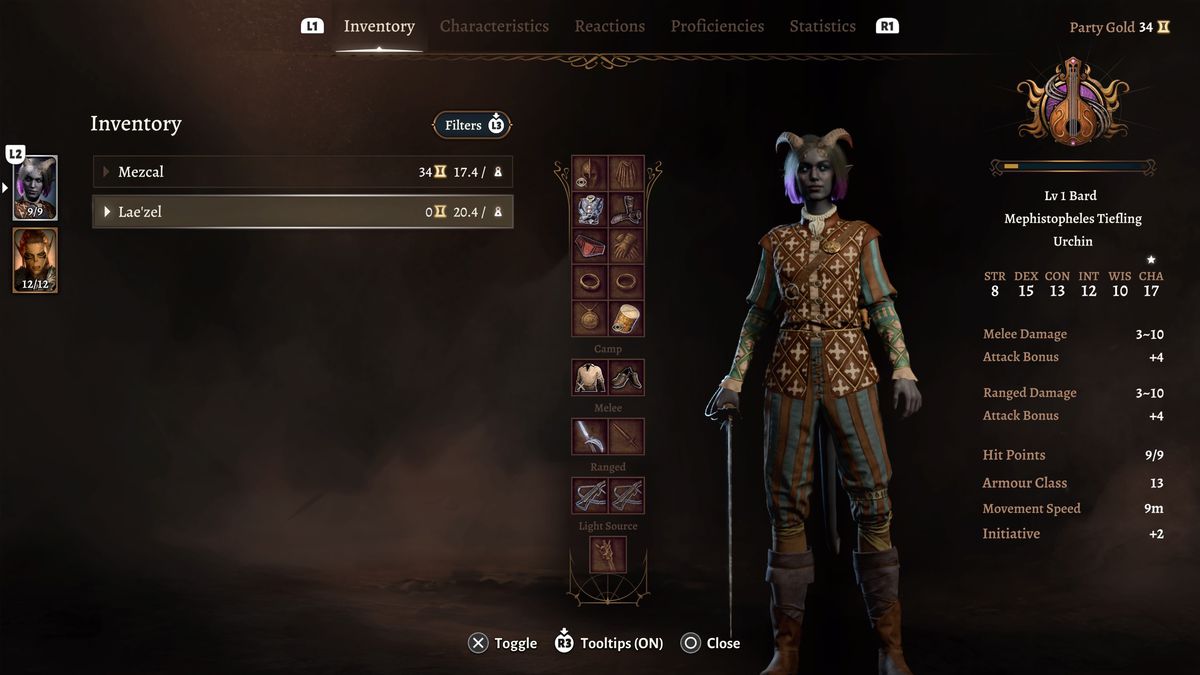Select the Mezcal bard portrait
Screen dimensions: 1200x675
[35, 187]
